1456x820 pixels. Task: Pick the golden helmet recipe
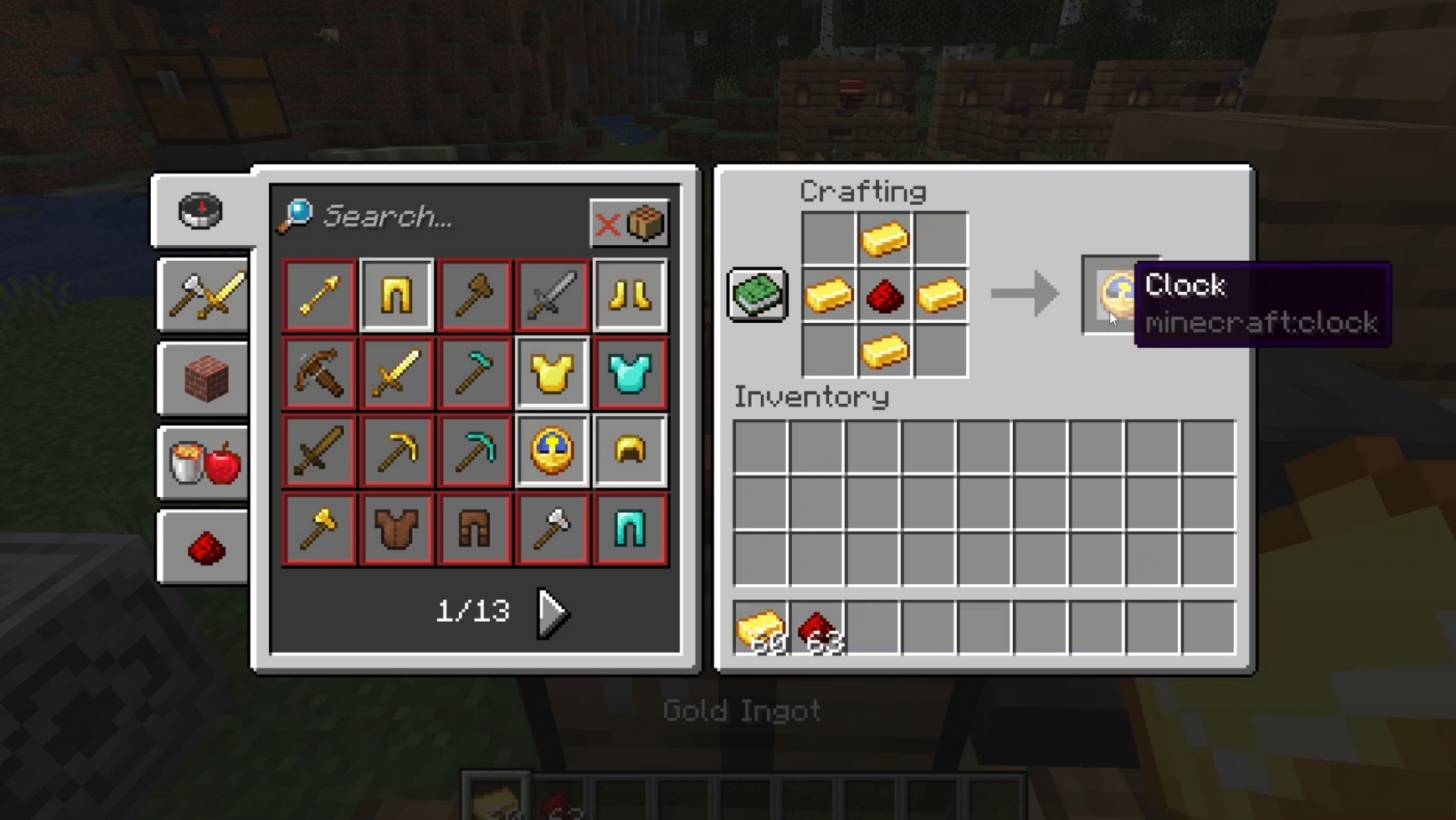coord(629,451)
